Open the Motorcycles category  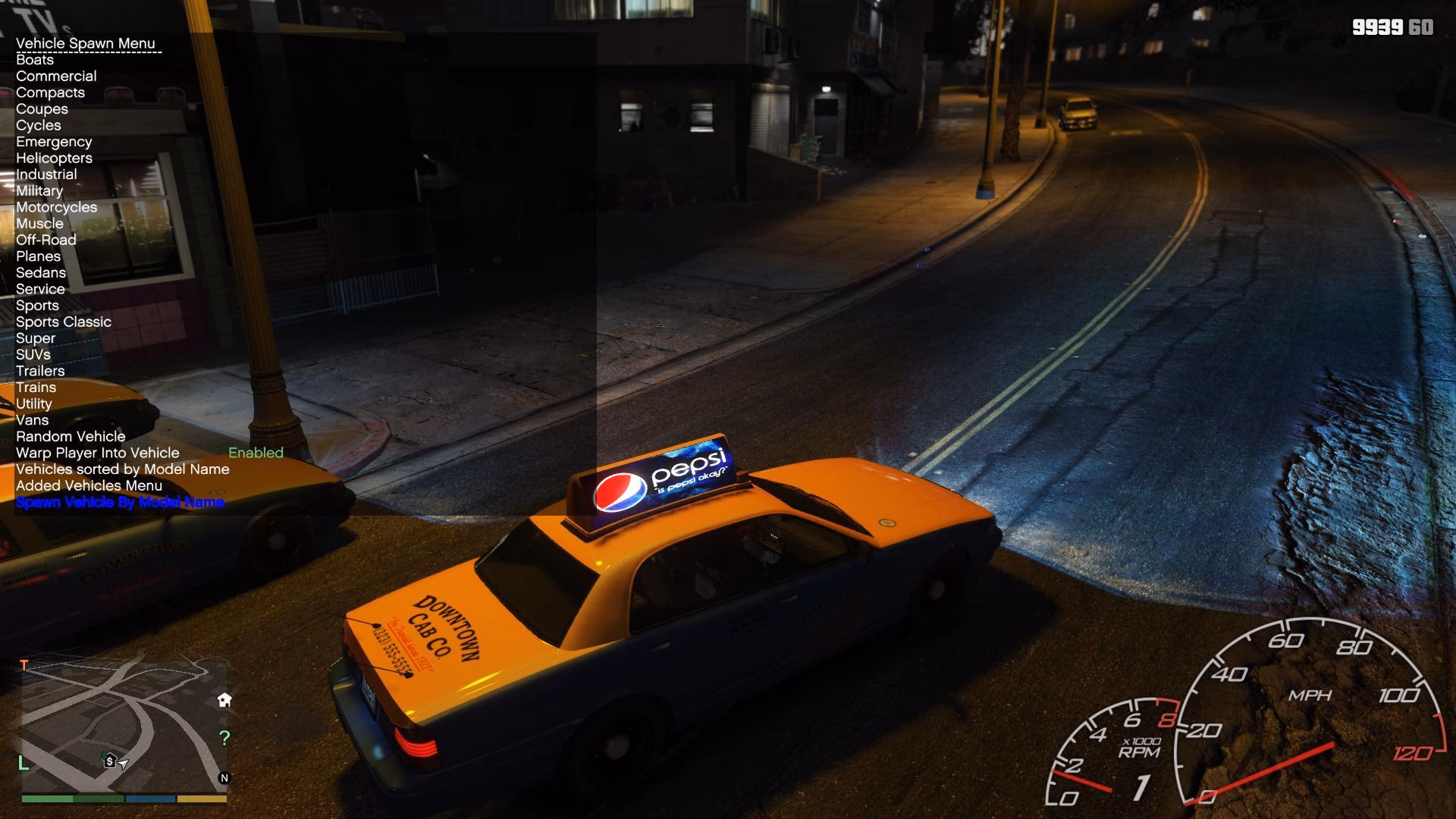56,206
